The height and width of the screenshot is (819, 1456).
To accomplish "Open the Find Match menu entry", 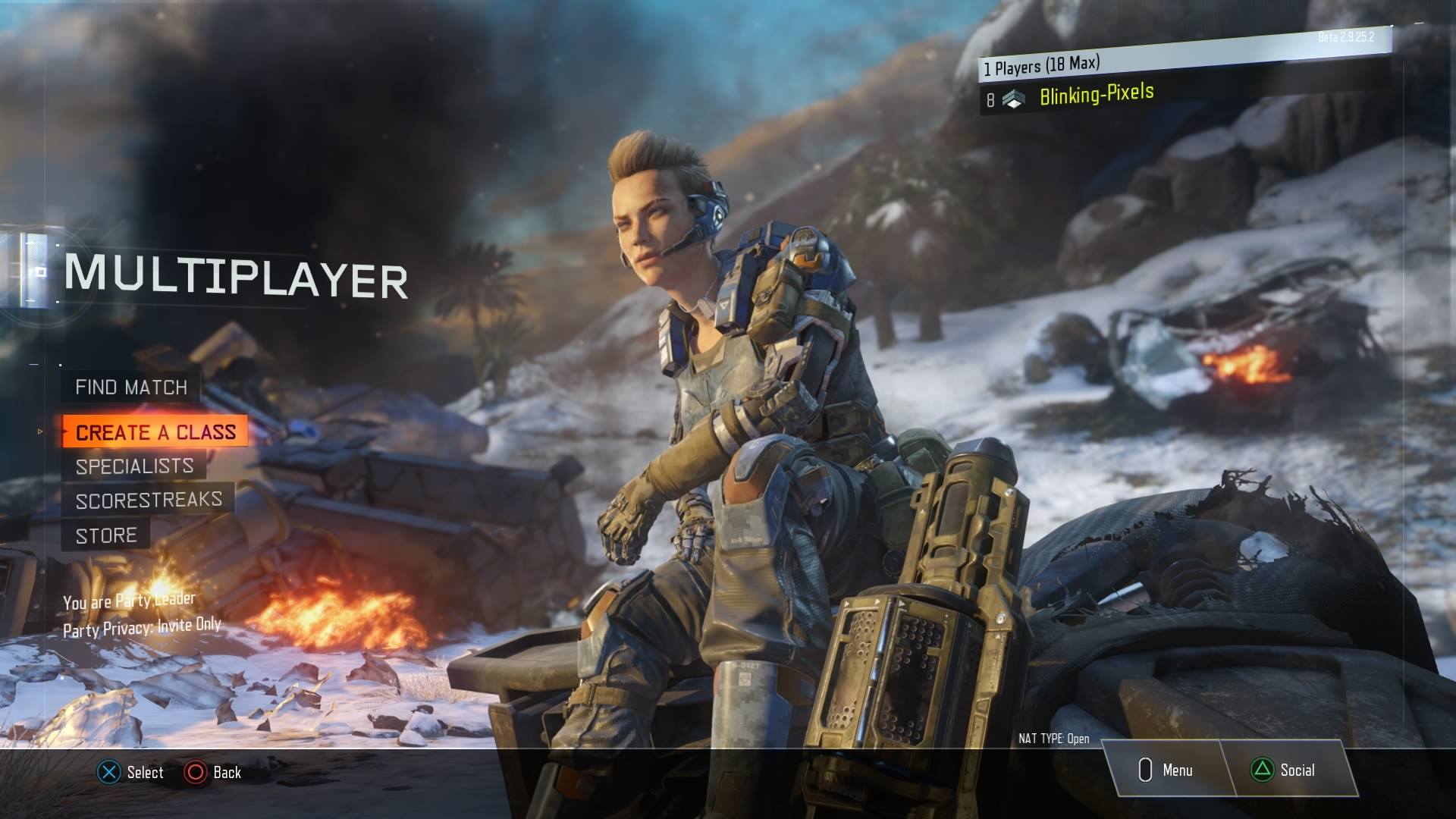I will (130, 388).
